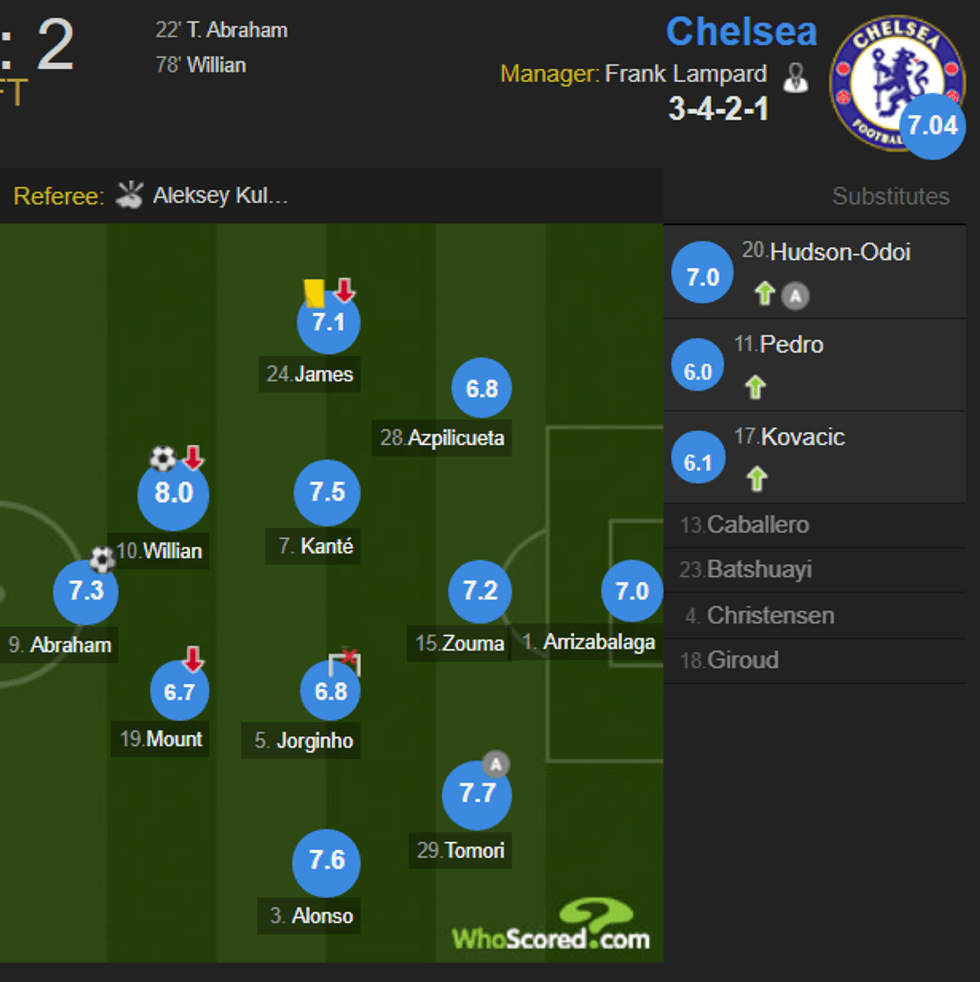Choose Azpilicueta's 6.8 rating marker
This screenshot has width=980, height=982.
(x=482, y=388)
